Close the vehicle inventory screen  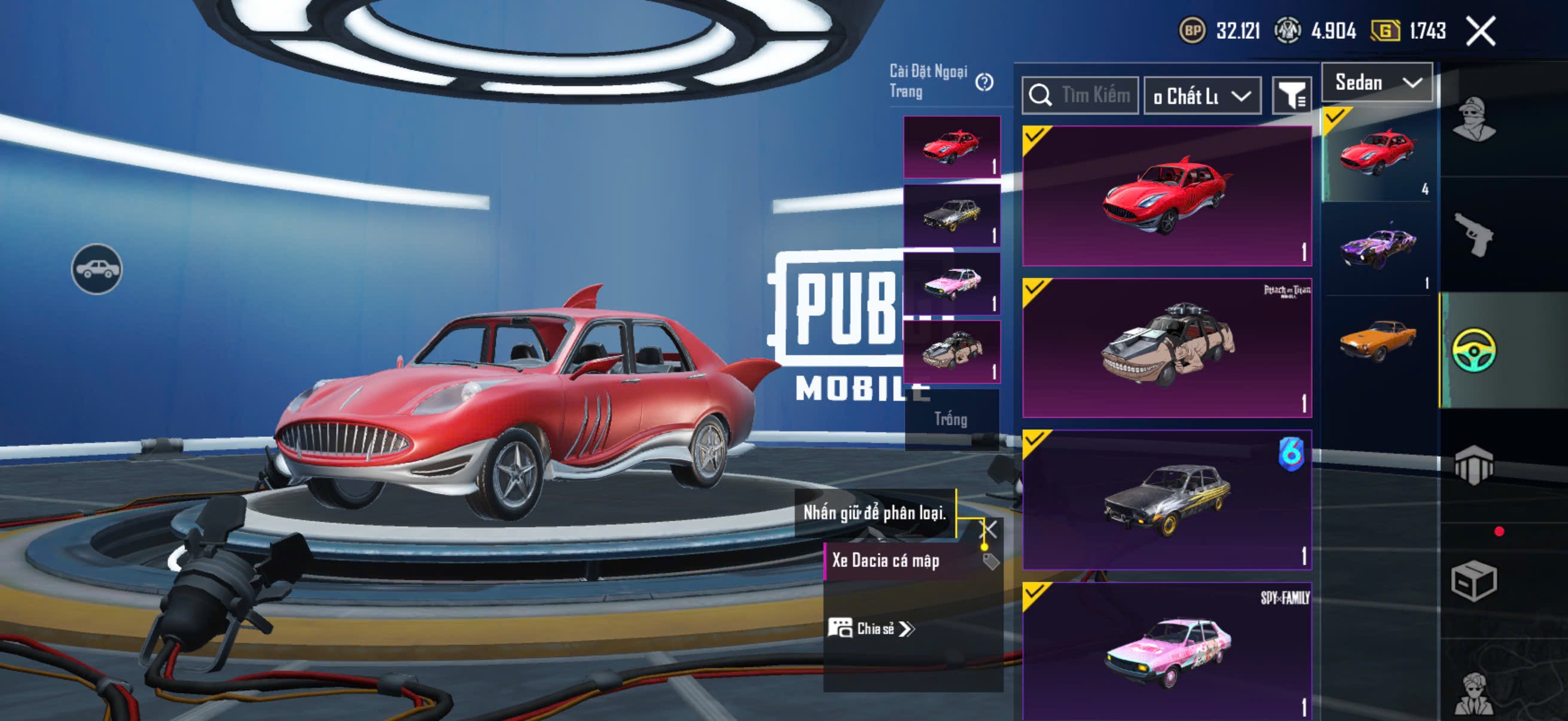(1480, 31)
